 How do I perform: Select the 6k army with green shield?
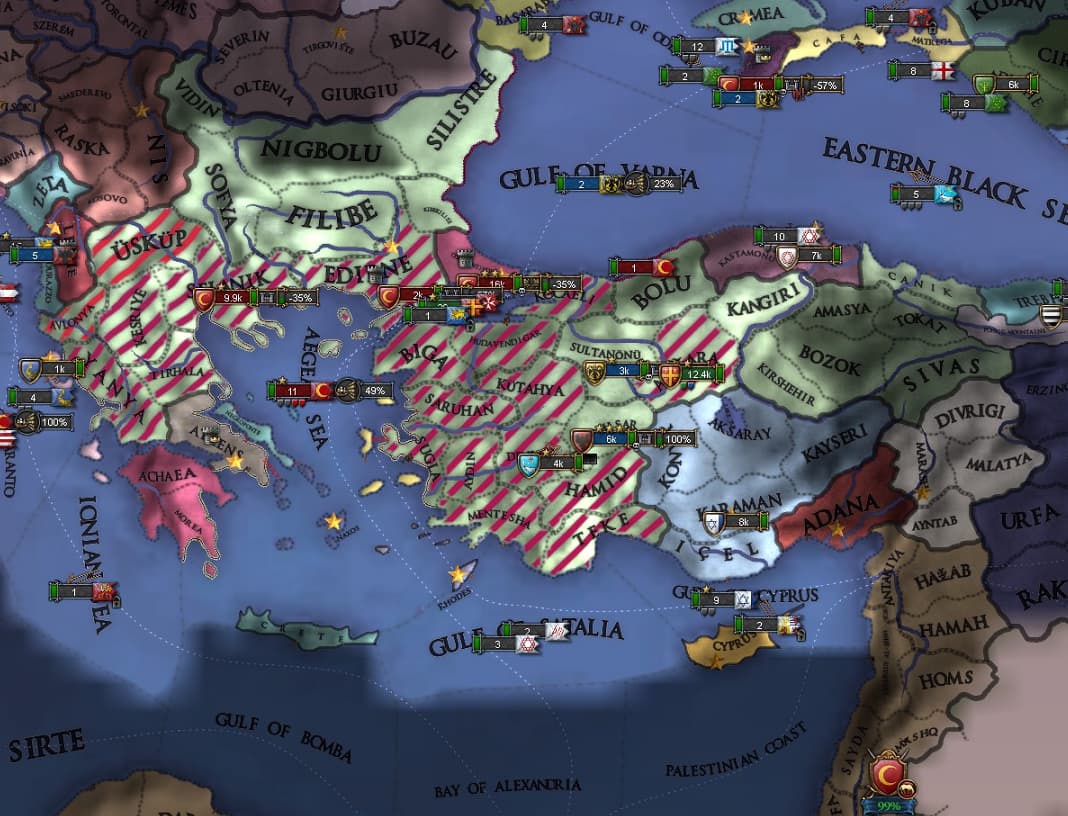pyautogui.click(x=1012, y=85)
